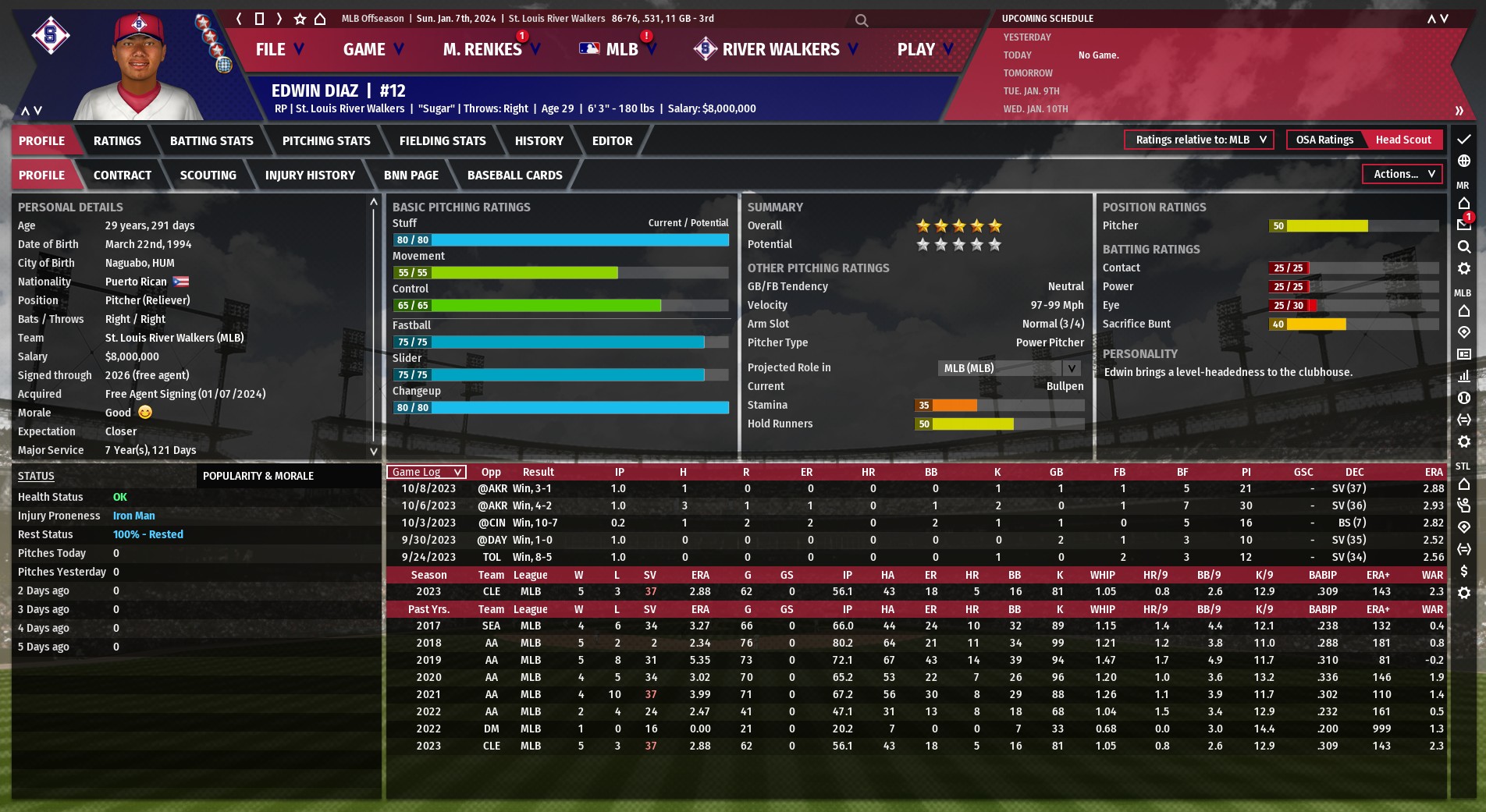Image resolution: width=1486 pixels, height=812 pixels.
Task: Show the CONTRACT sub-tab
Action: coord(123,176)
